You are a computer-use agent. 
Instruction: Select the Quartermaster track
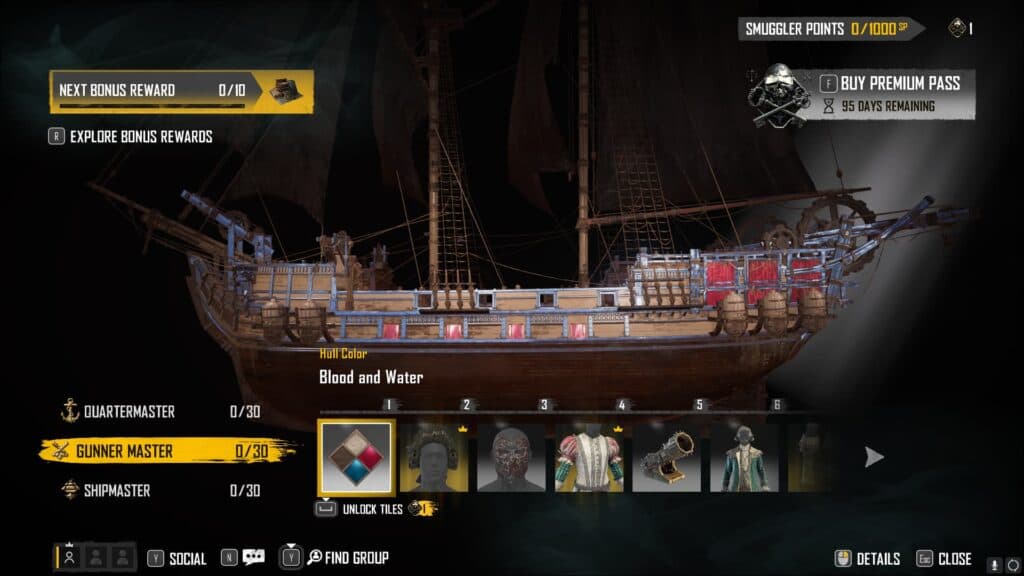click(x=130, y=412)
